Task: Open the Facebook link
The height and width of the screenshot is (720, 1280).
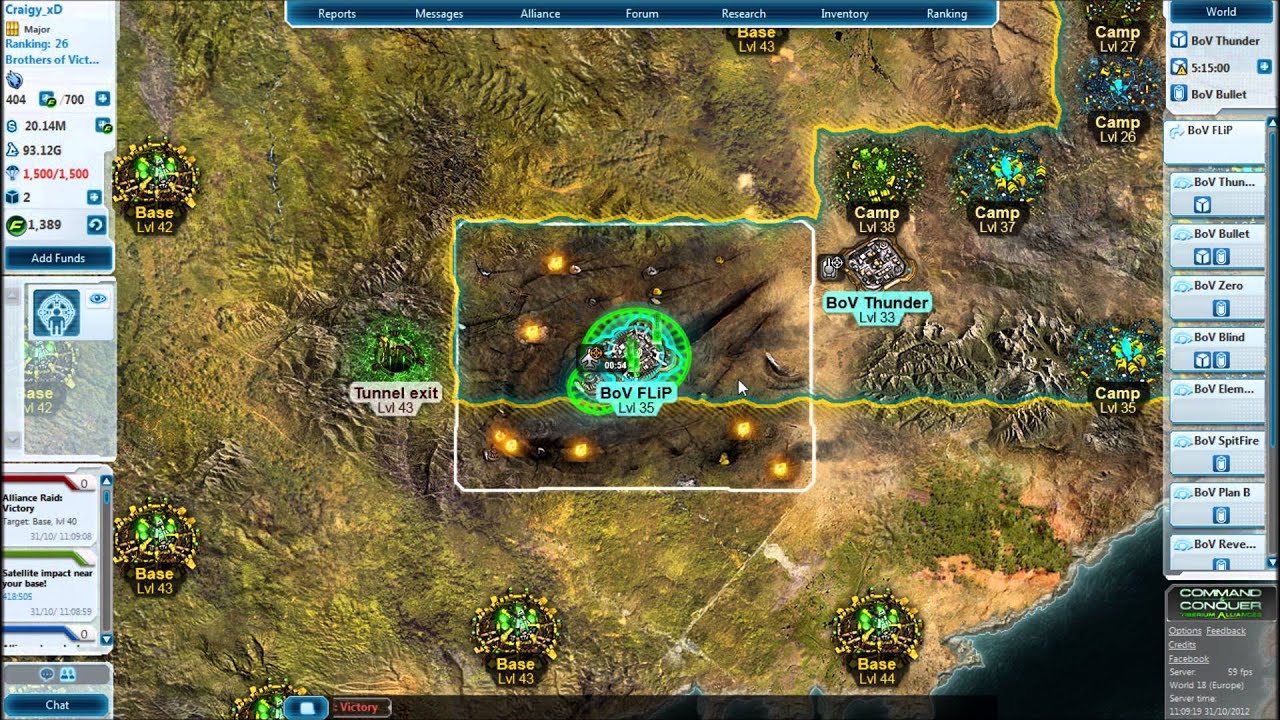Action: coord(1188,659)
